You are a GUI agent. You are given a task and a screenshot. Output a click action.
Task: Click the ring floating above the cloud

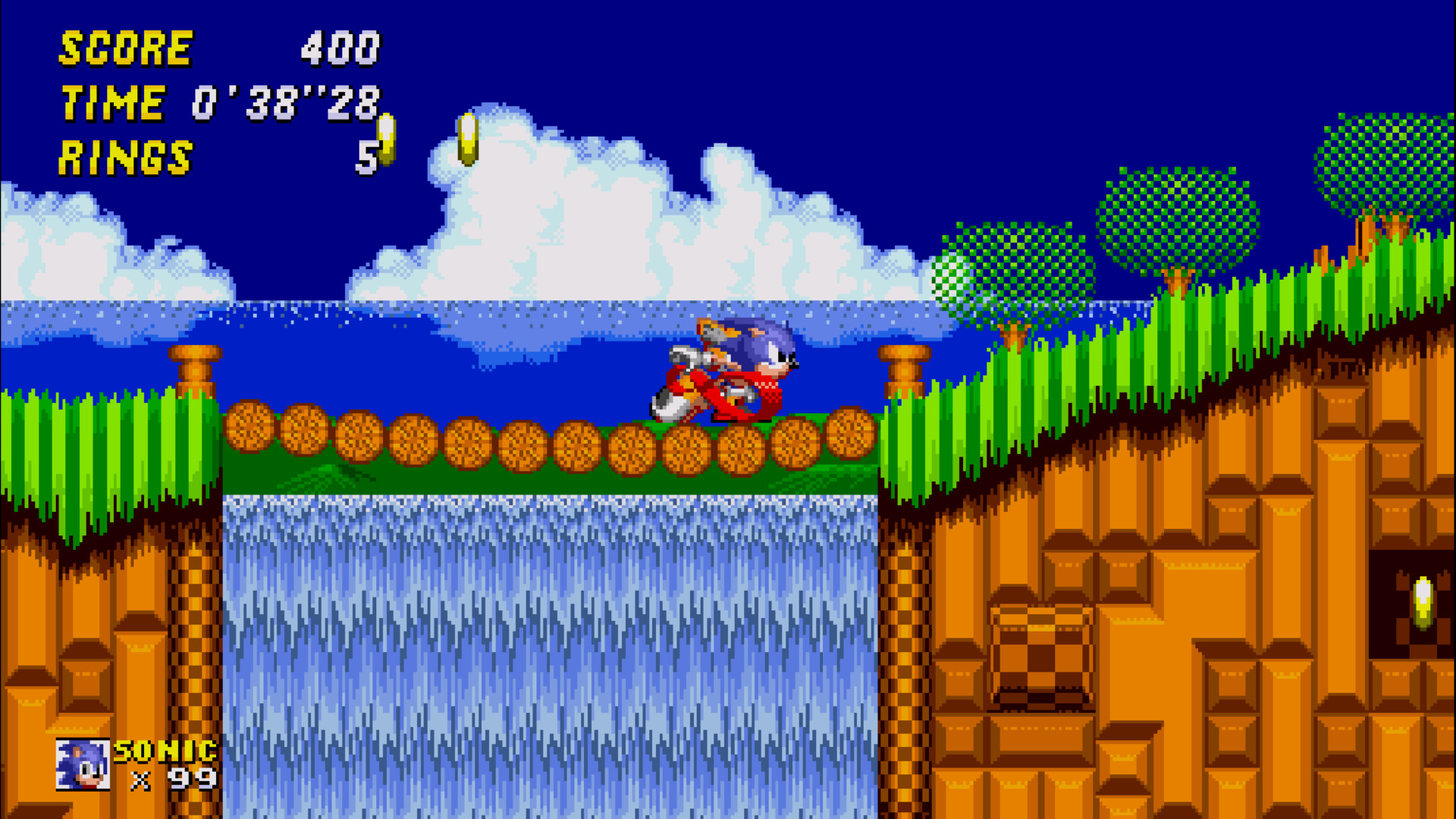[x=467, y=140]
